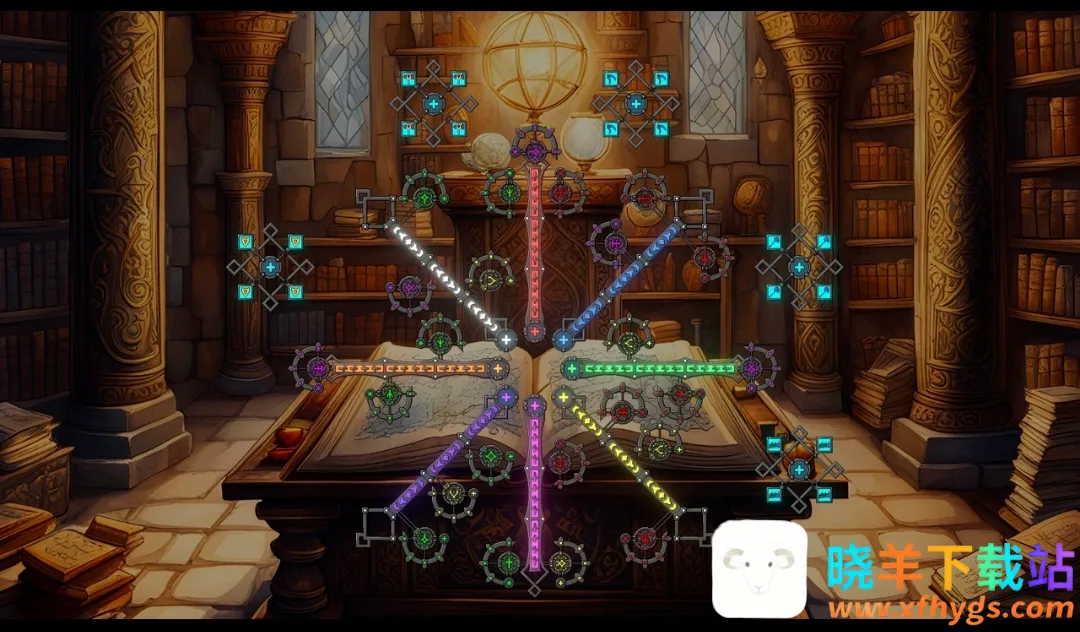Select the blue plus node on the blue beam
Viewport: 1080px width, 632px height.
pyautogui.click(x=562, y=340)
